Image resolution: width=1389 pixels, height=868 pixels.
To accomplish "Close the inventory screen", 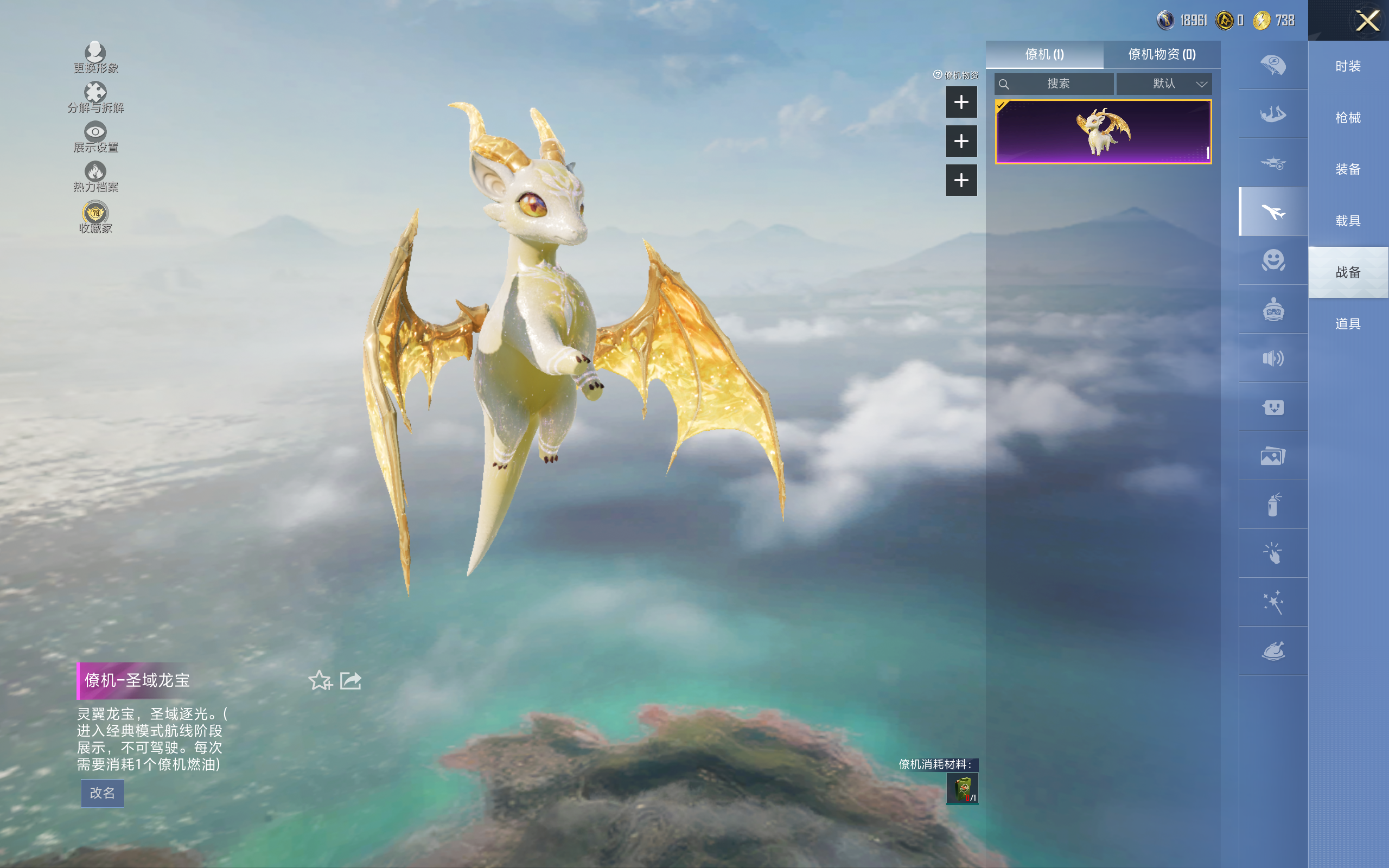I will pyautogui.click(x=1367, y=21).
